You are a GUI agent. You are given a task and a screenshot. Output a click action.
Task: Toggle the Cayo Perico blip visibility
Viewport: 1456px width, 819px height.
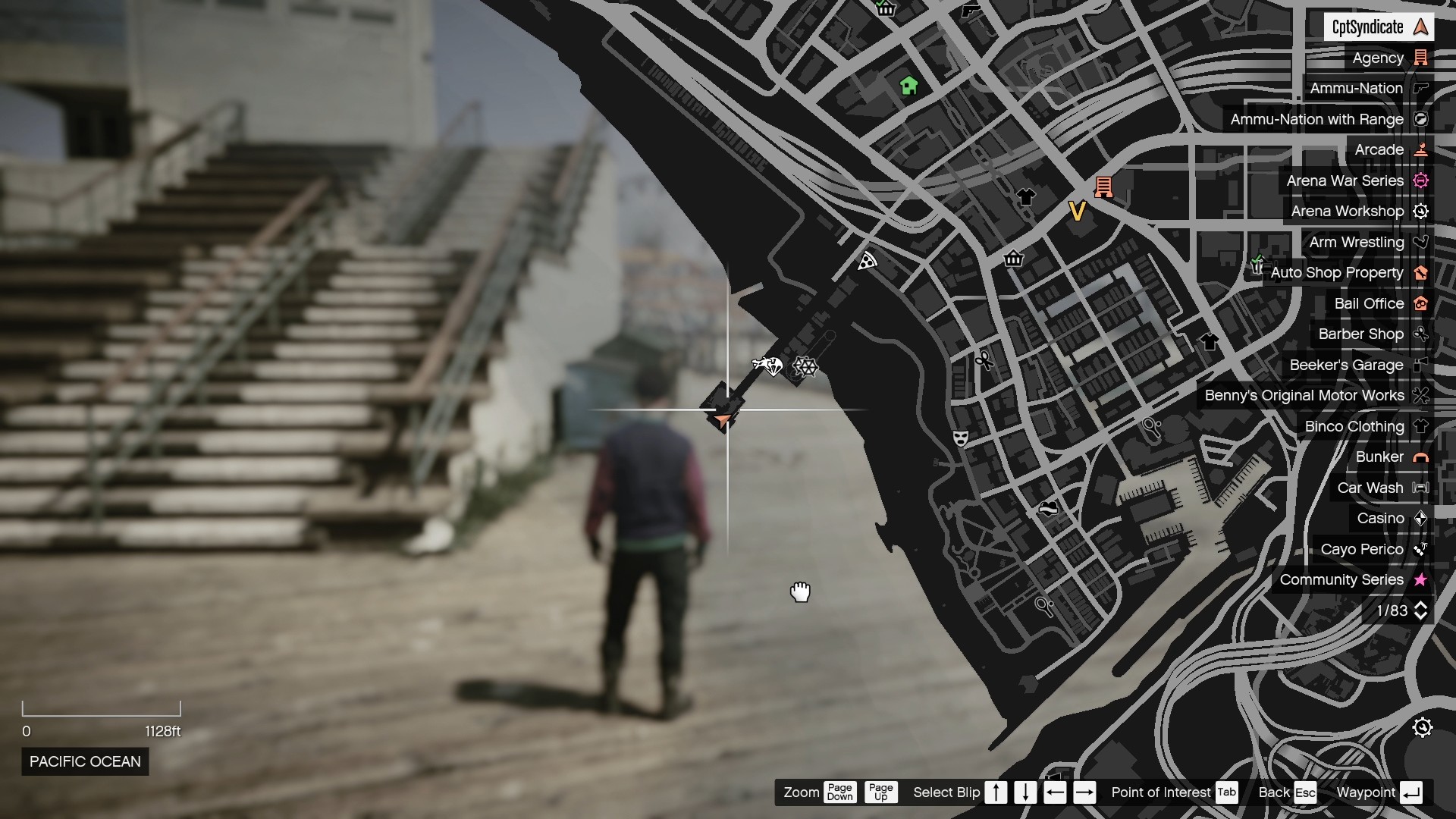tap(1420, 549)
